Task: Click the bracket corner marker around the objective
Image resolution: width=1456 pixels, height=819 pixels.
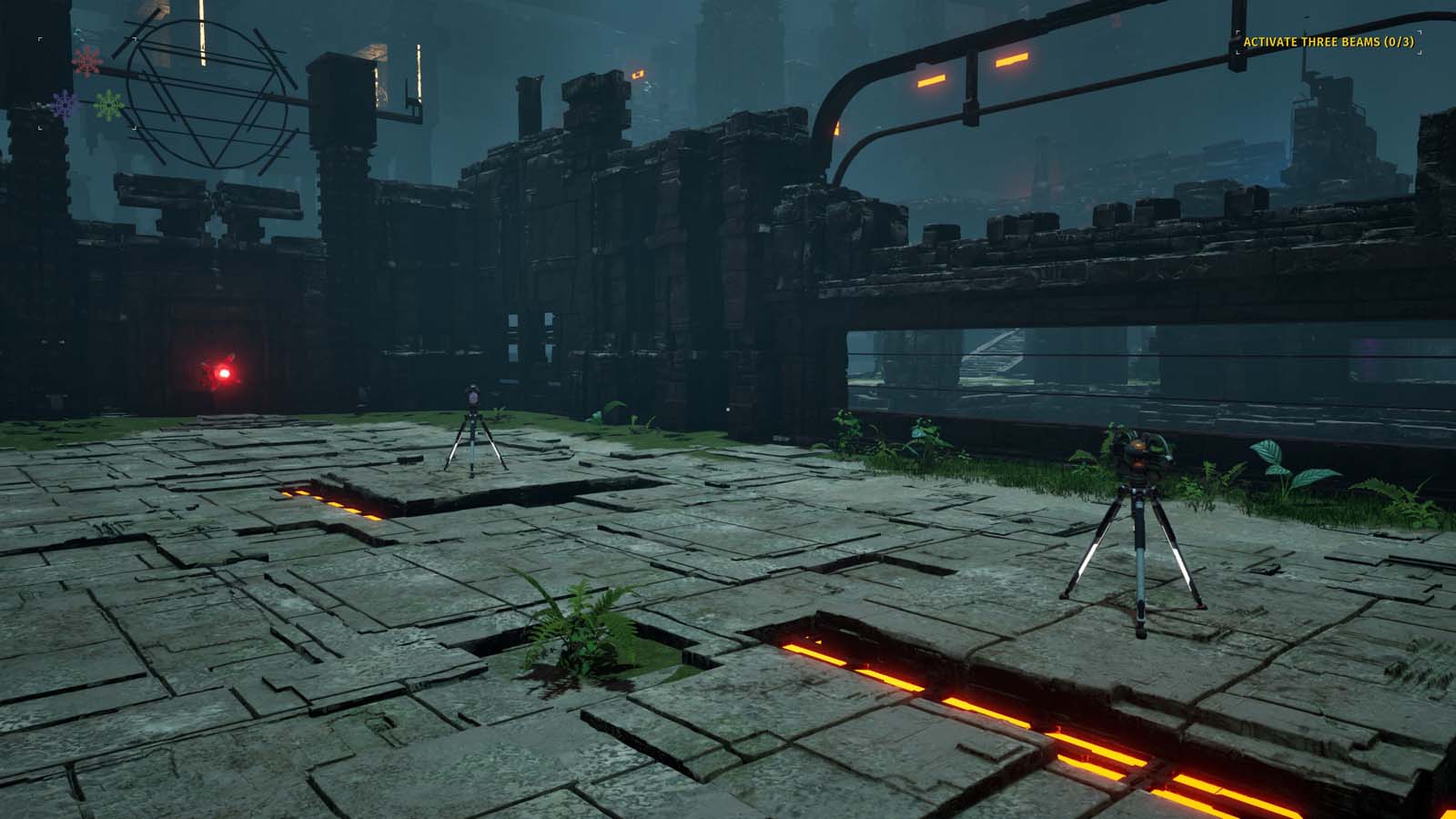Action: (x=1238, y=31)
